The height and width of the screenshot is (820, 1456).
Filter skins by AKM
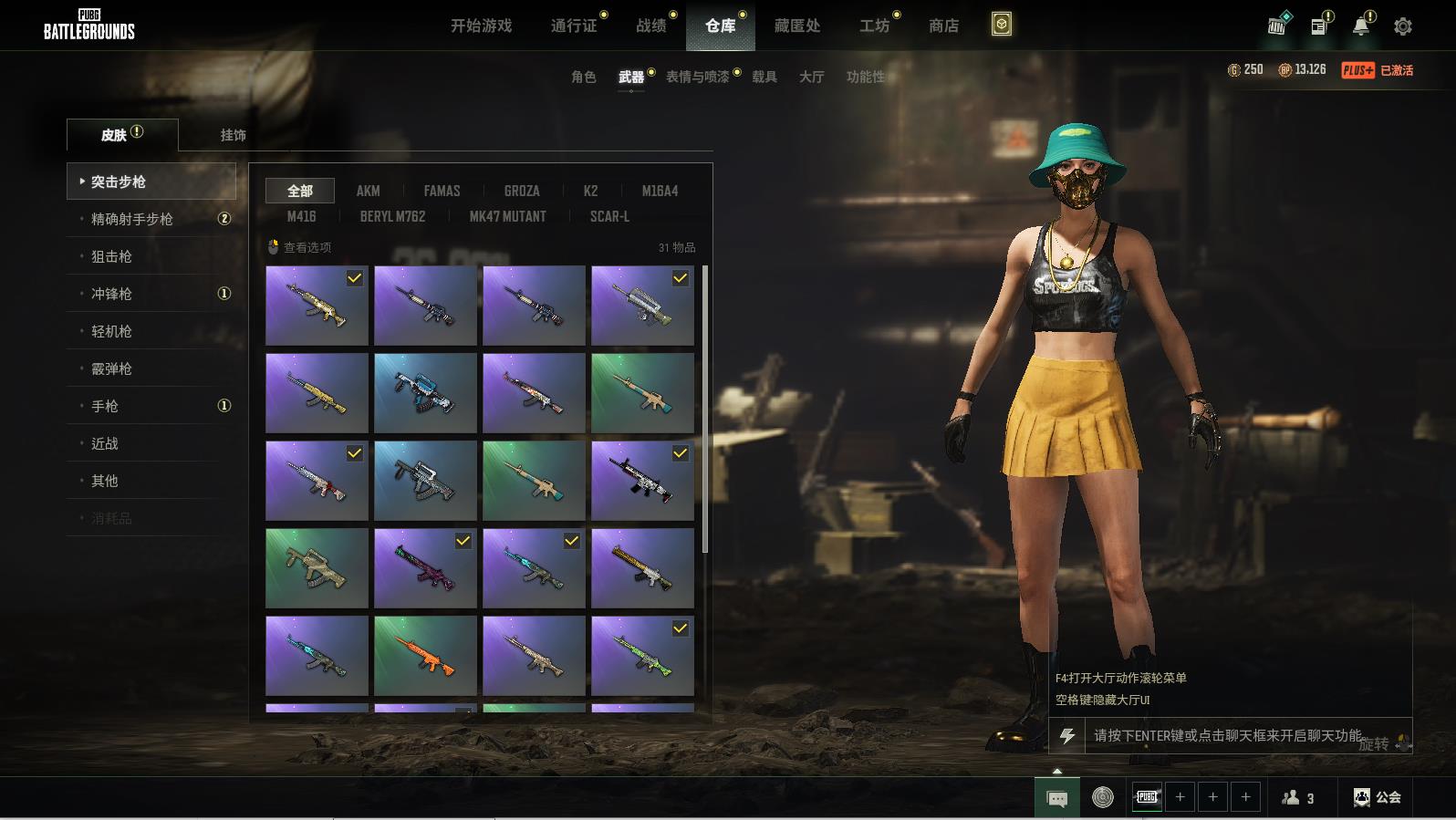[368, 191]
